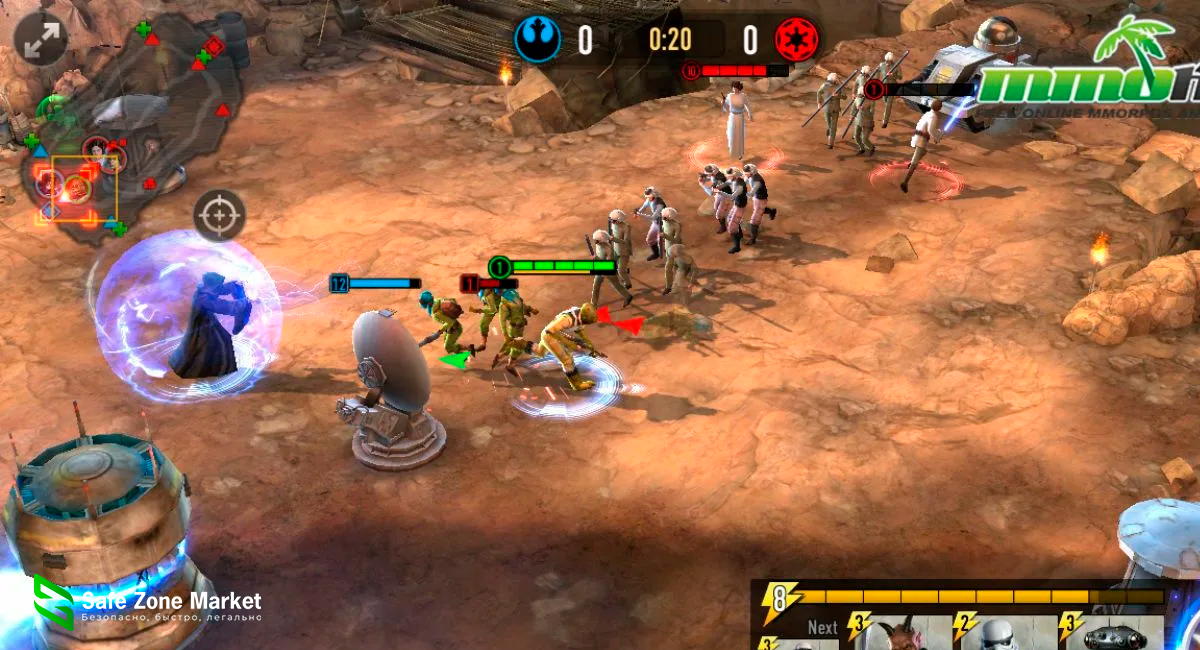Choose the Stormtrooper unit card
Viewport: 1200px width, 650px height.
(x=1003, y=633)
